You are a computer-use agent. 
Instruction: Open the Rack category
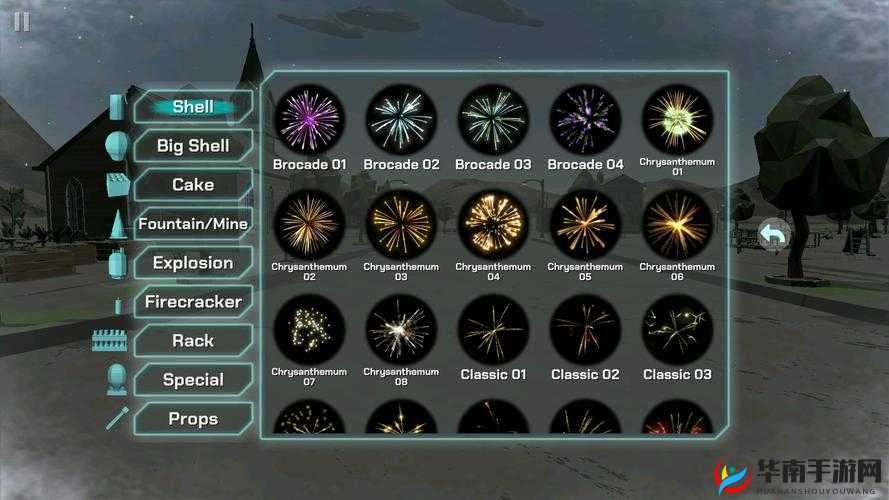(193, 341)
